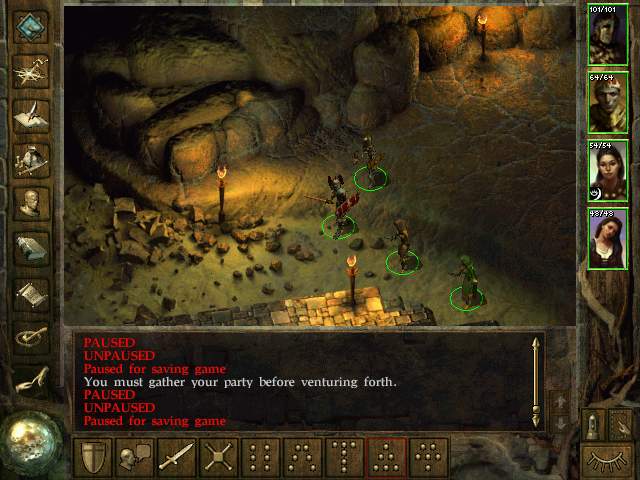The image size is (640, 480).
Task: Open the options ring-shaped icon
Action: pos(32,337)
